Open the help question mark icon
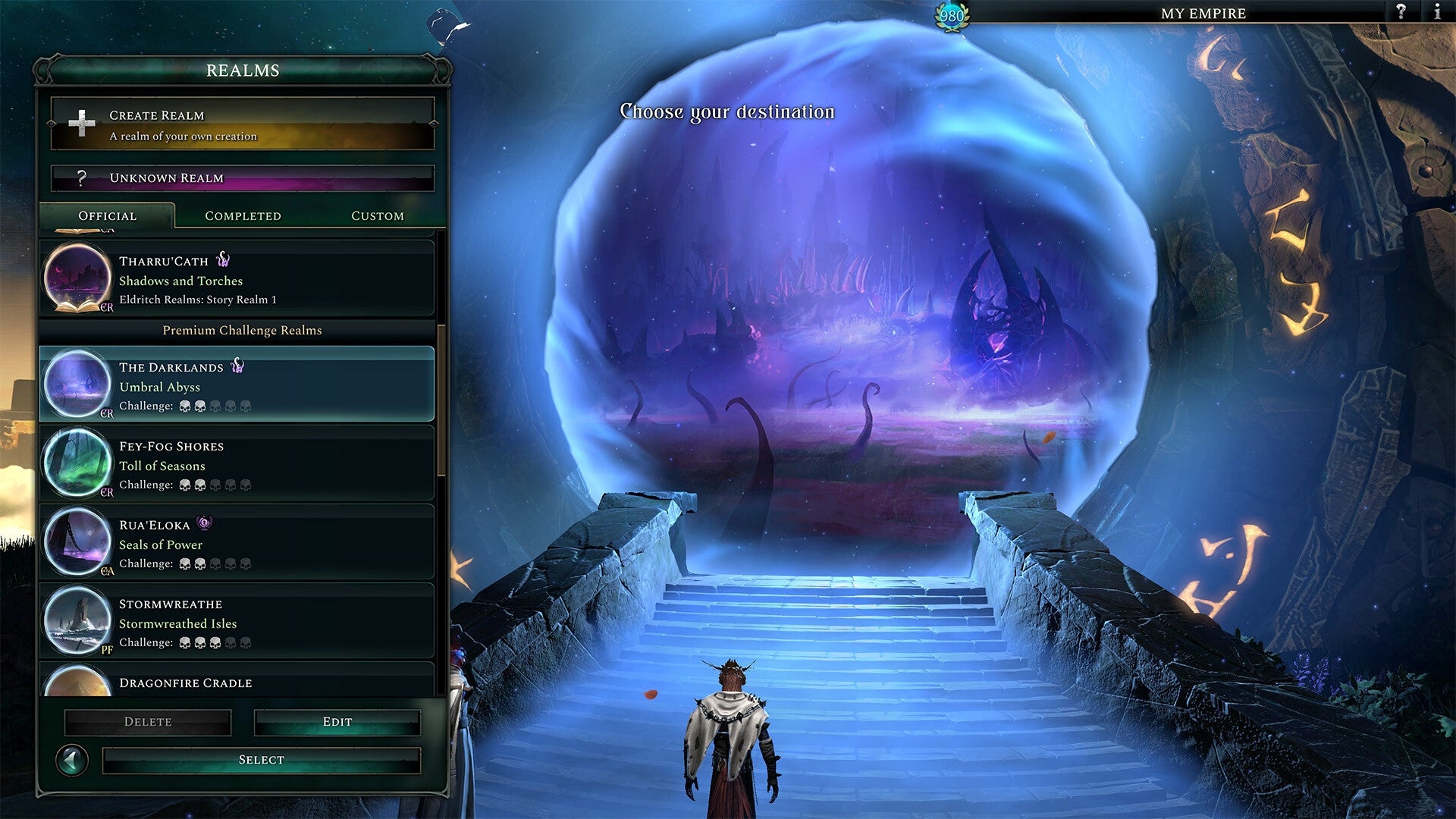Screen dimensions: 1456x819 1399,12
